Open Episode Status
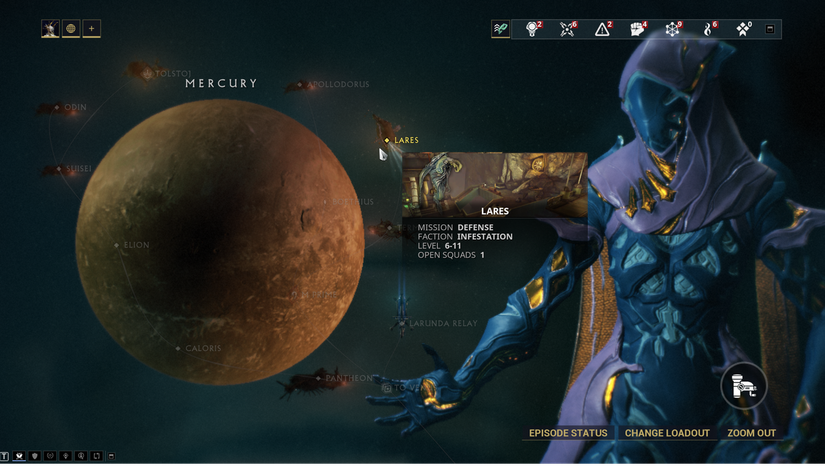Viewport: 825px width, 470px height. [568, 433]
